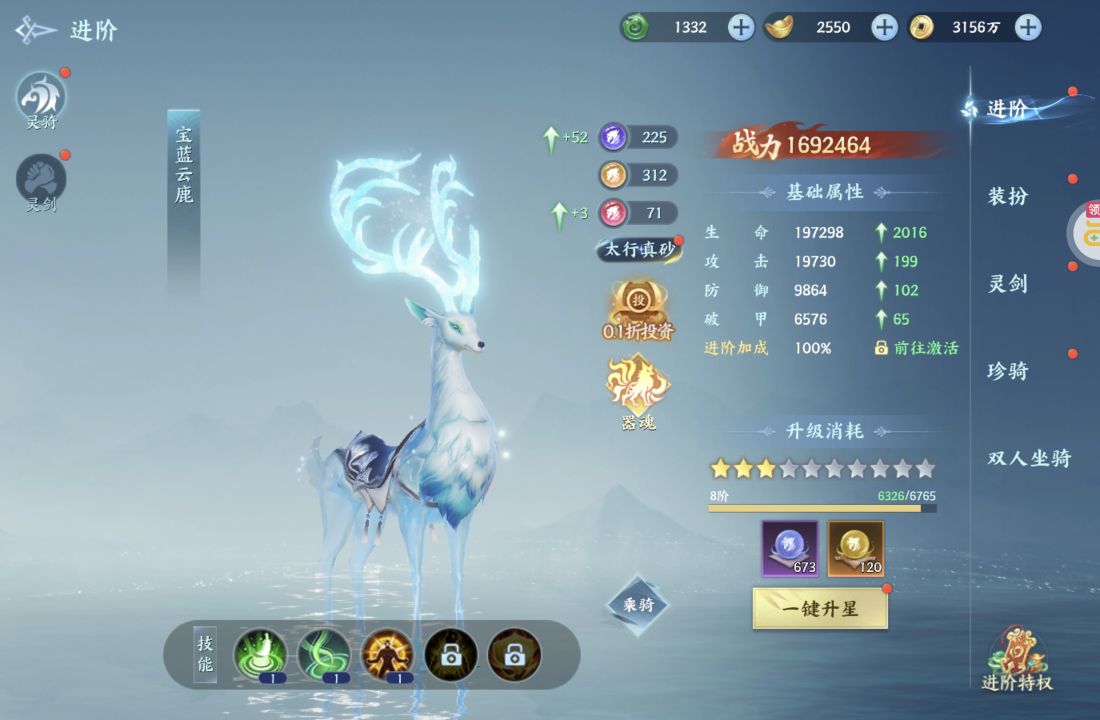The width and height of the screenshot is (1100, 720).
Task: Select the purple orb material with 673
Action: [x=790, y=548]
